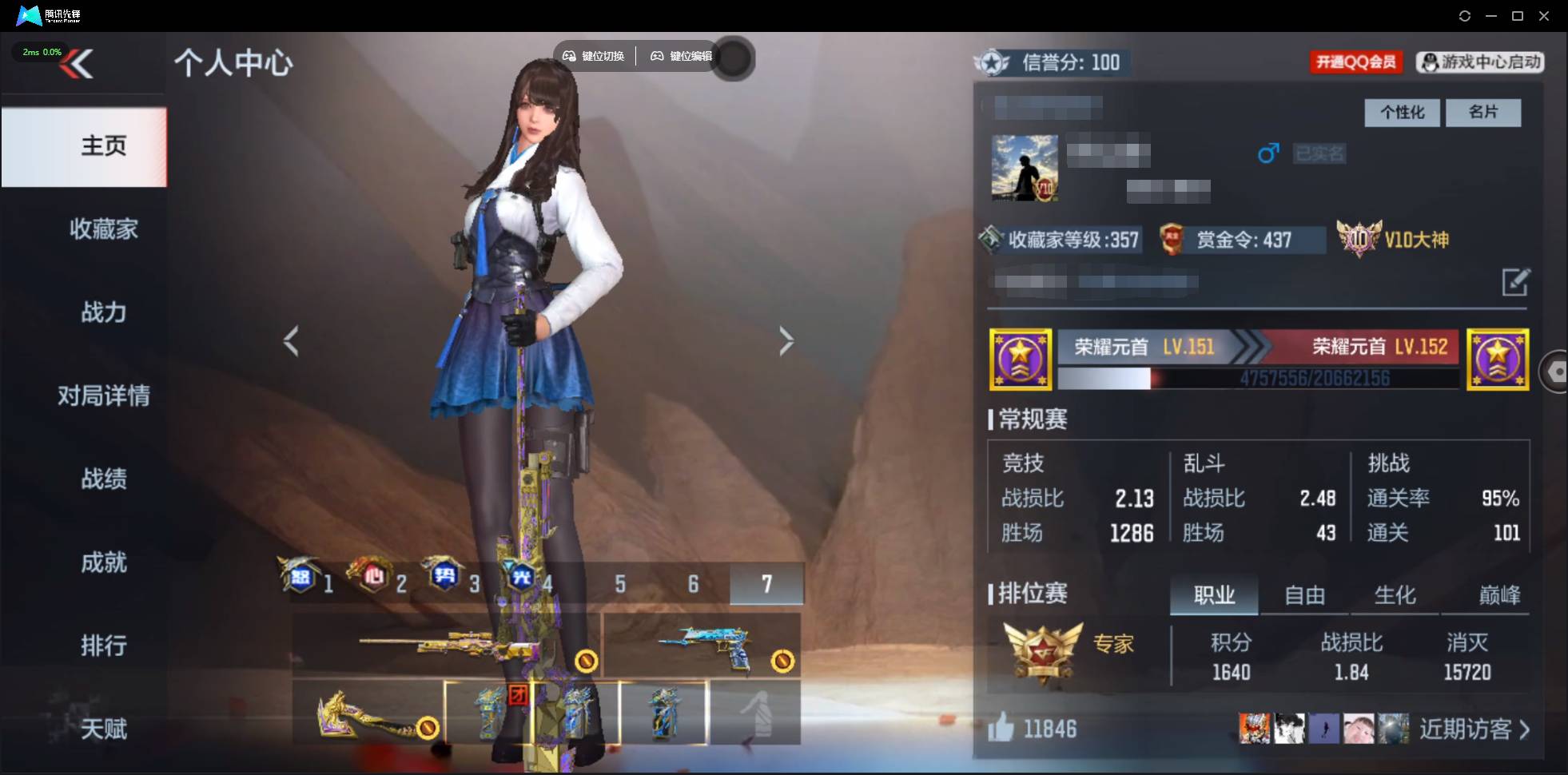Open the 战绩 battle record section
This screenshot has width=1568, height=775.
pyautogui.click(x=104, y=479)
